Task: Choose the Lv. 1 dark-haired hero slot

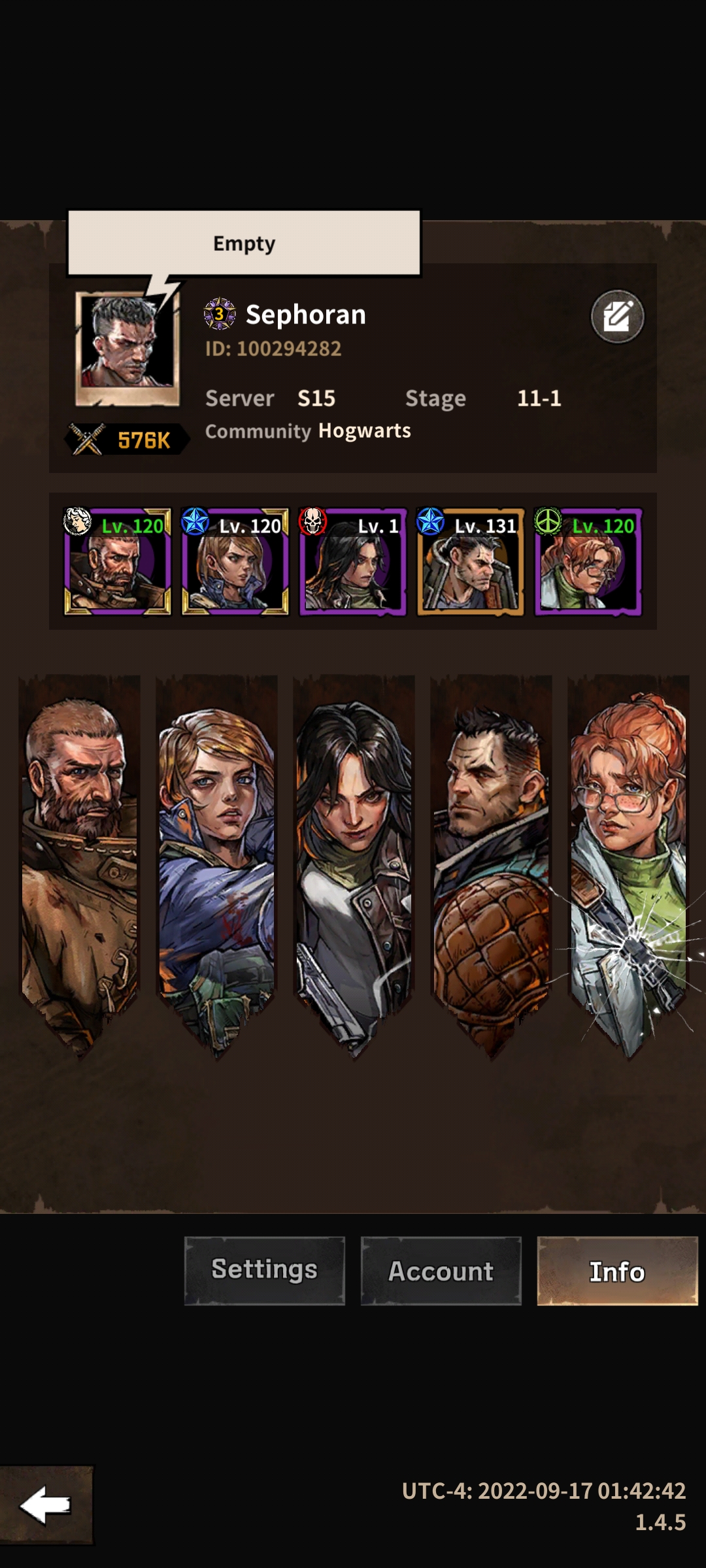Action: tap(353, 562)
